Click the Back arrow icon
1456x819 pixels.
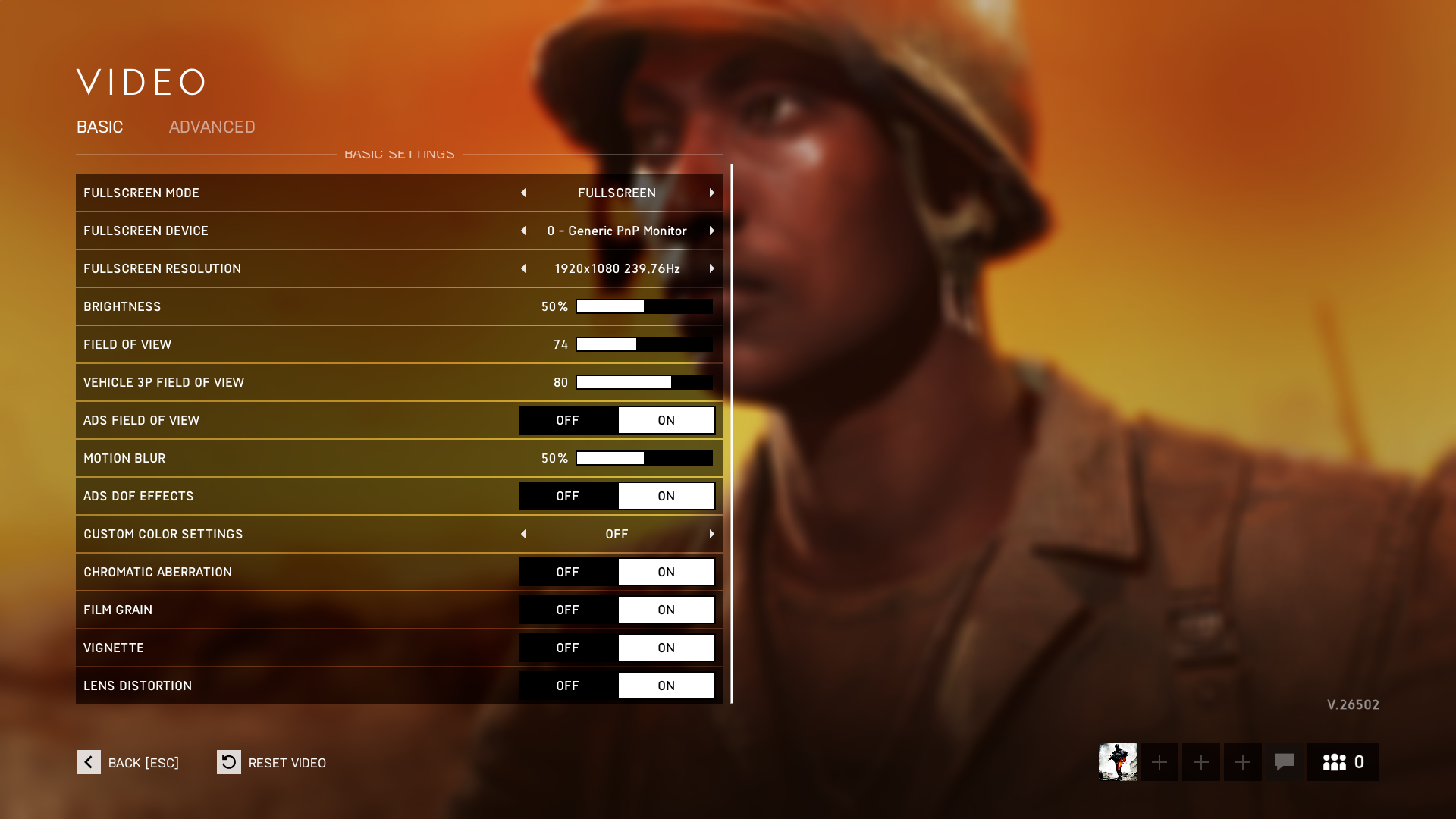click(x=88, y=762)
